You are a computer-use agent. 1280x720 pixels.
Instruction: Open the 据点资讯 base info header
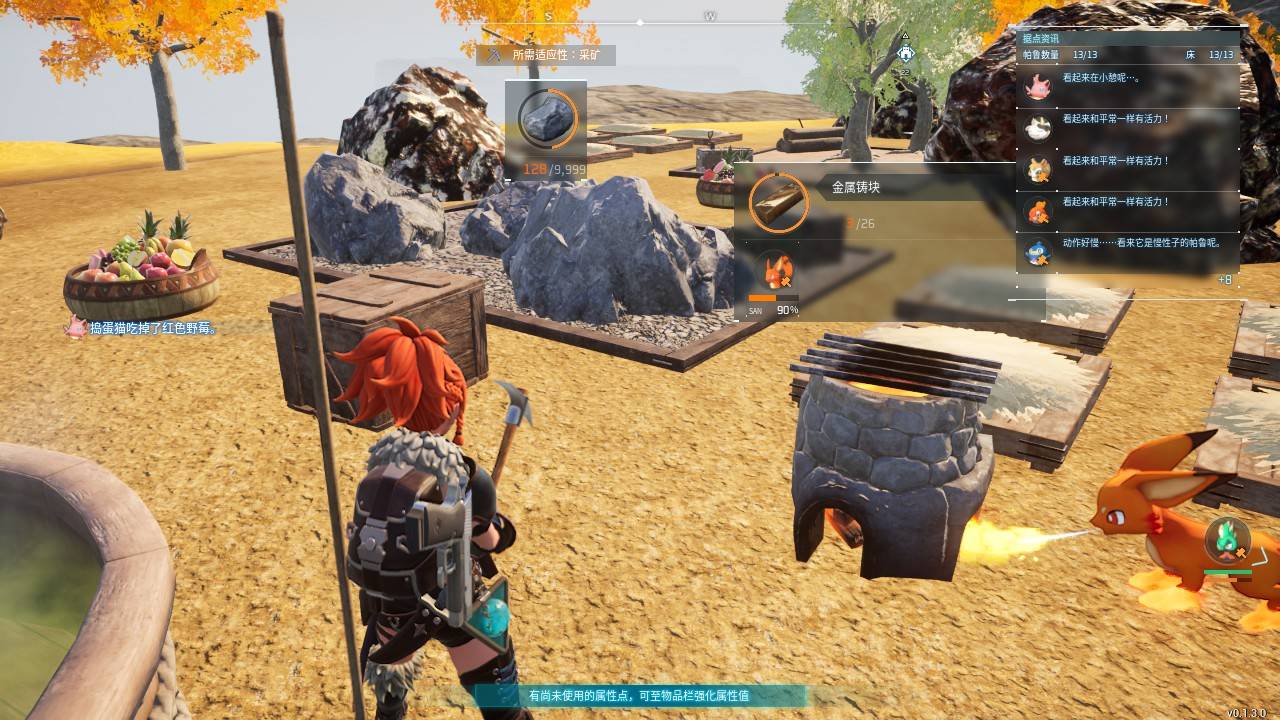[x=1040, y=38]
